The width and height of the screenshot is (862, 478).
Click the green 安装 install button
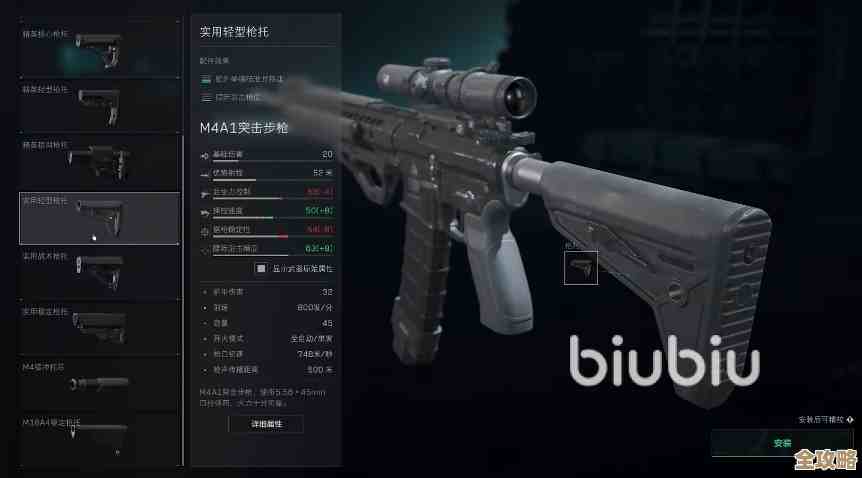click(x=782, y=442)
